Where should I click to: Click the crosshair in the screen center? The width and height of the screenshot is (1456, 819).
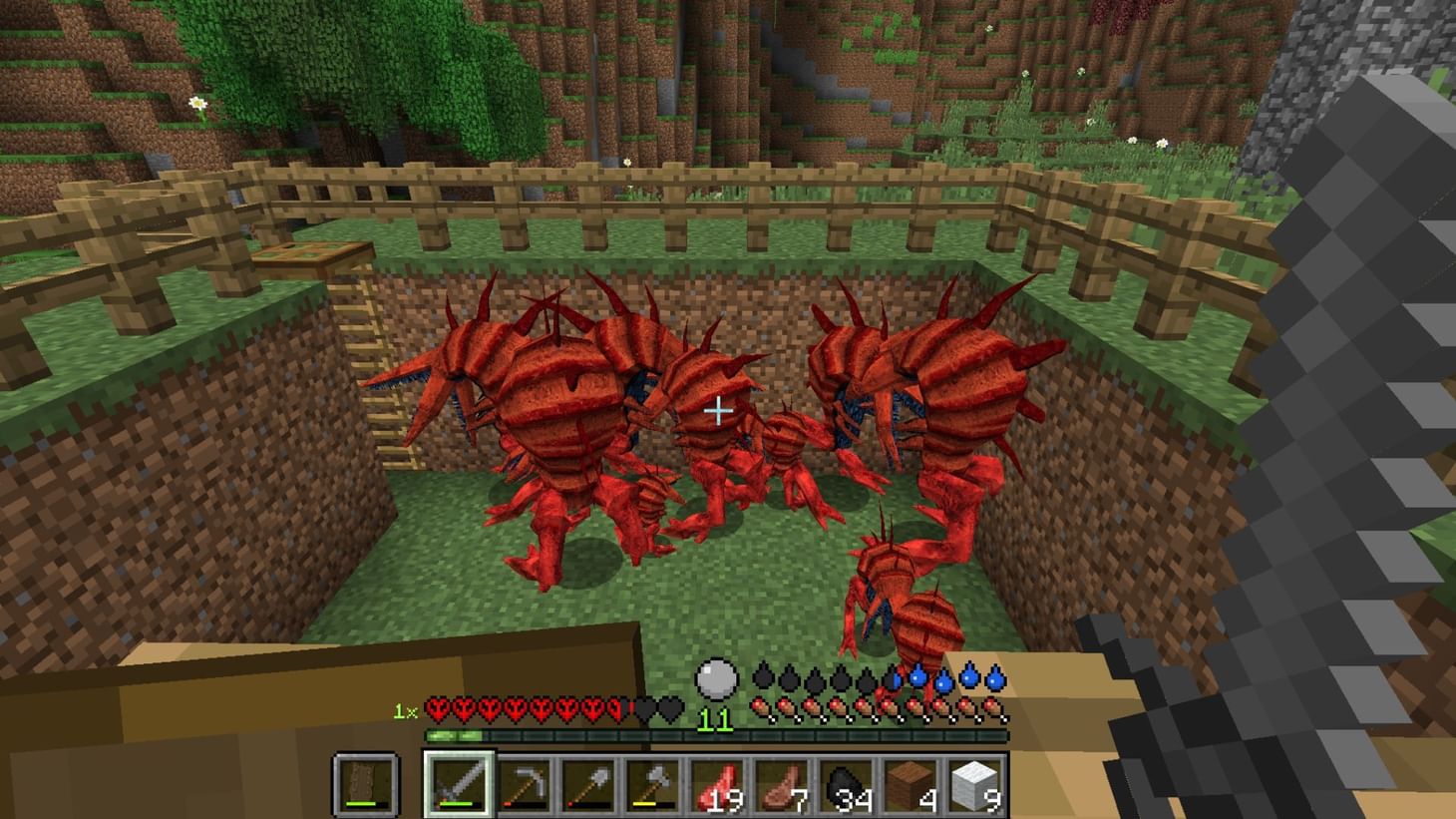click(718, 410)
